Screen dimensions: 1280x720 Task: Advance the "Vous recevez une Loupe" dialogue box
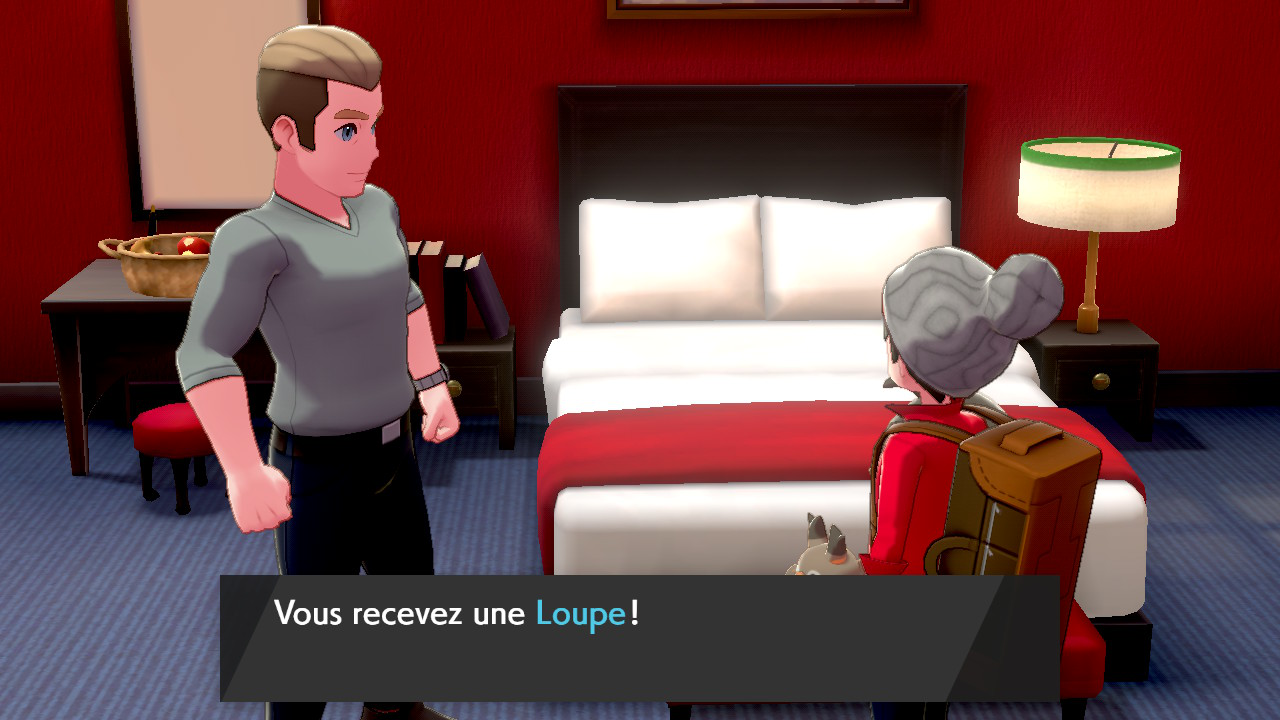640,637
